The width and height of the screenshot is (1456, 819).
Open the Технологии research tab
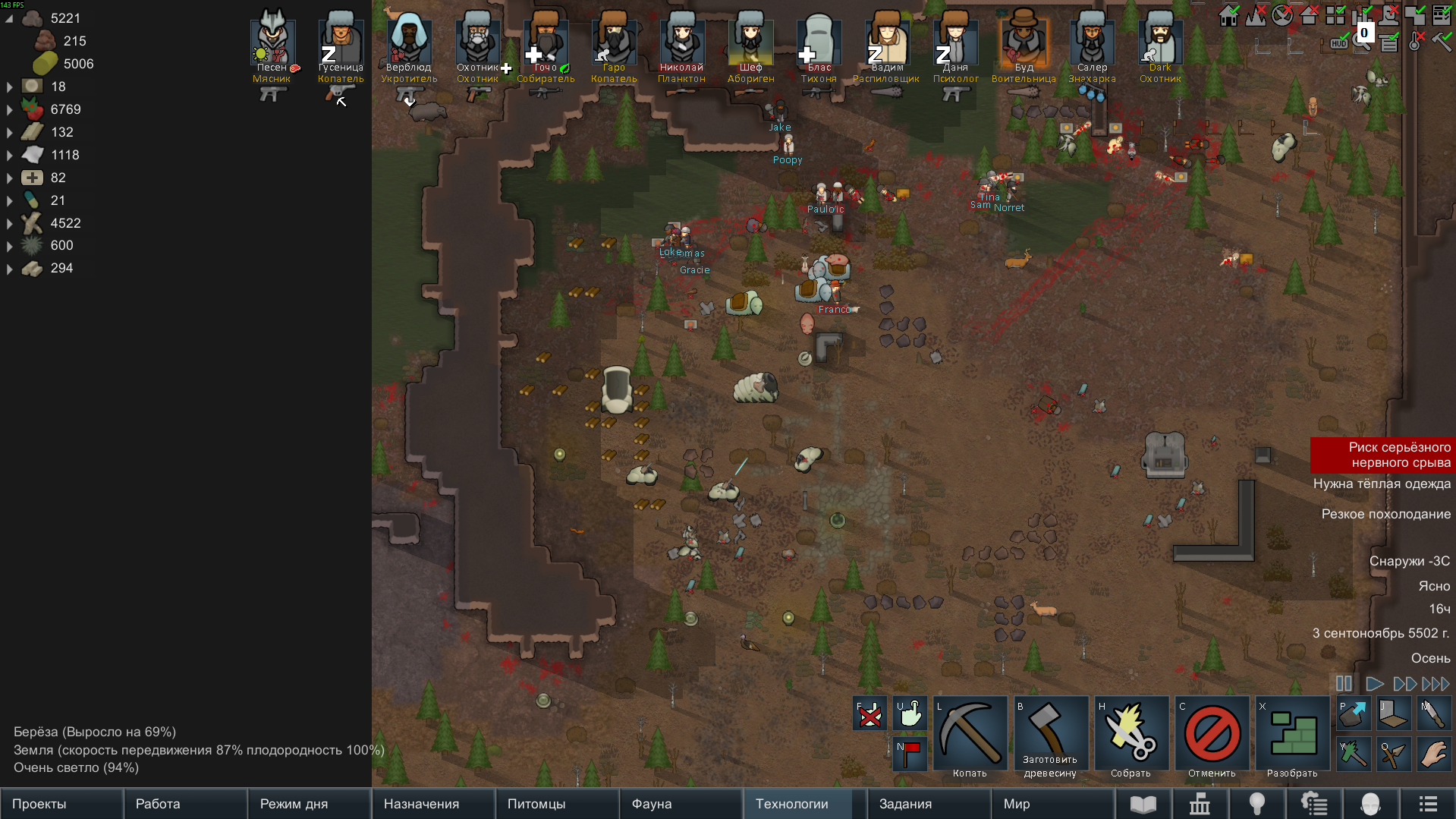coord(804,804)
